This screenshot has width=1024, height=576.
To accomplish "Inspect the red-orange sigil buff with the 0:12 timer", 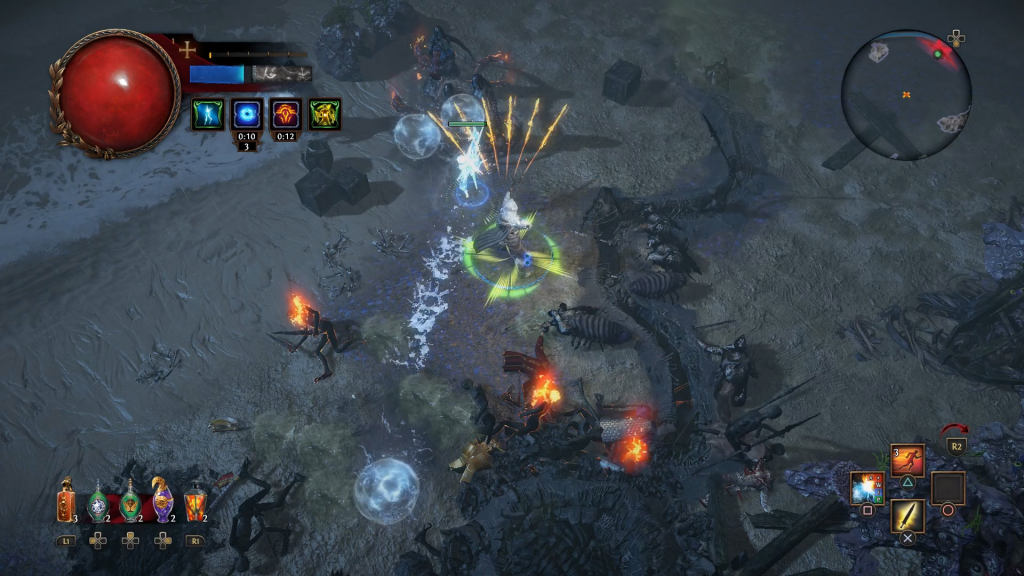I will click(x=286, y=114).
